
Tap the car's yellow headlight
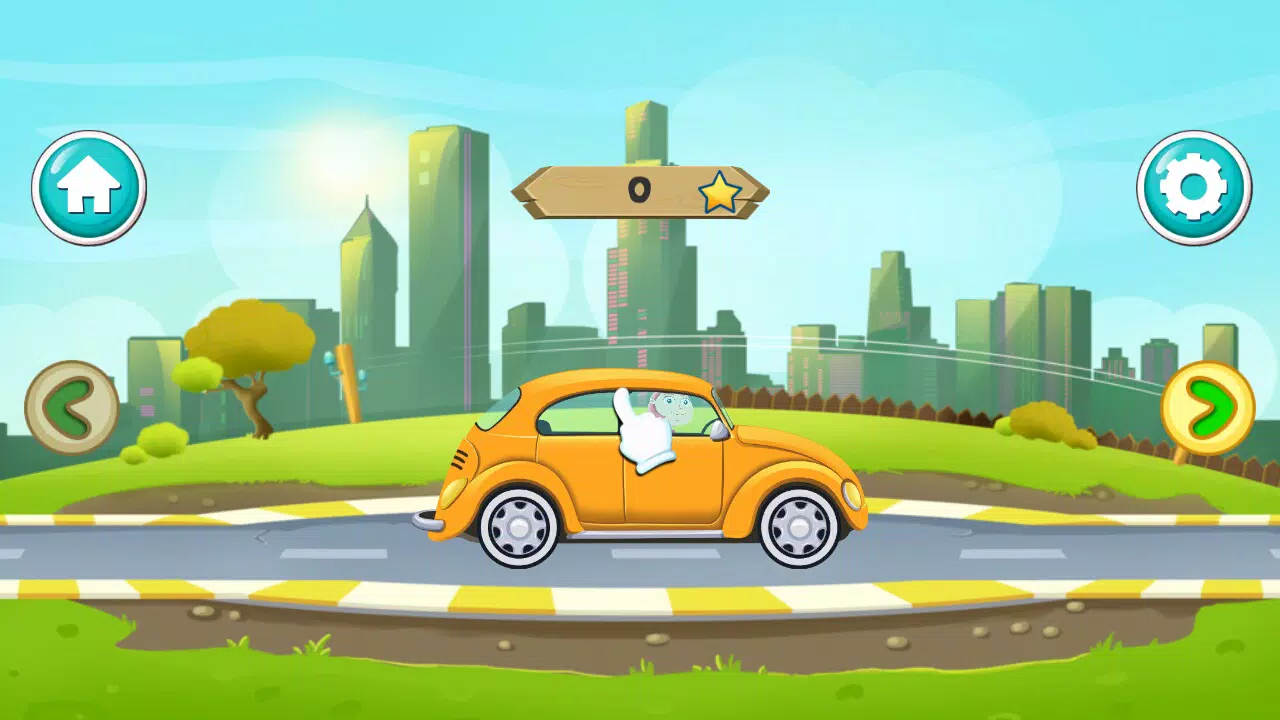coord(852,493)
